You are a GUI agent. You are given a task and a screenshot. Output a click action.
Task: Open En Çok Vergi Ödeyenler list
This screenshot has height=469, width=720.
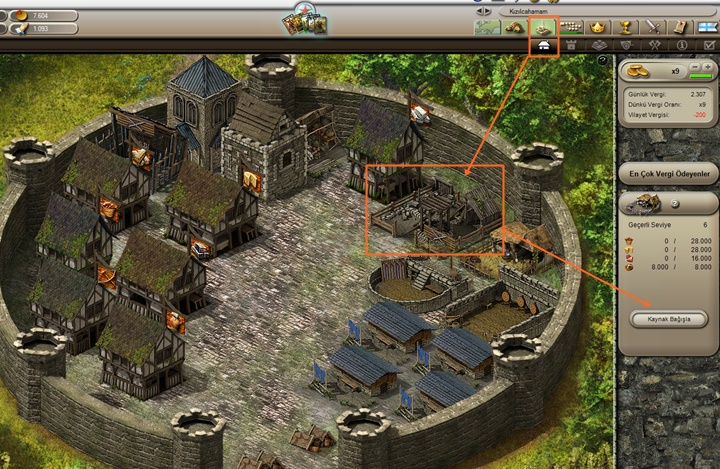669,174
